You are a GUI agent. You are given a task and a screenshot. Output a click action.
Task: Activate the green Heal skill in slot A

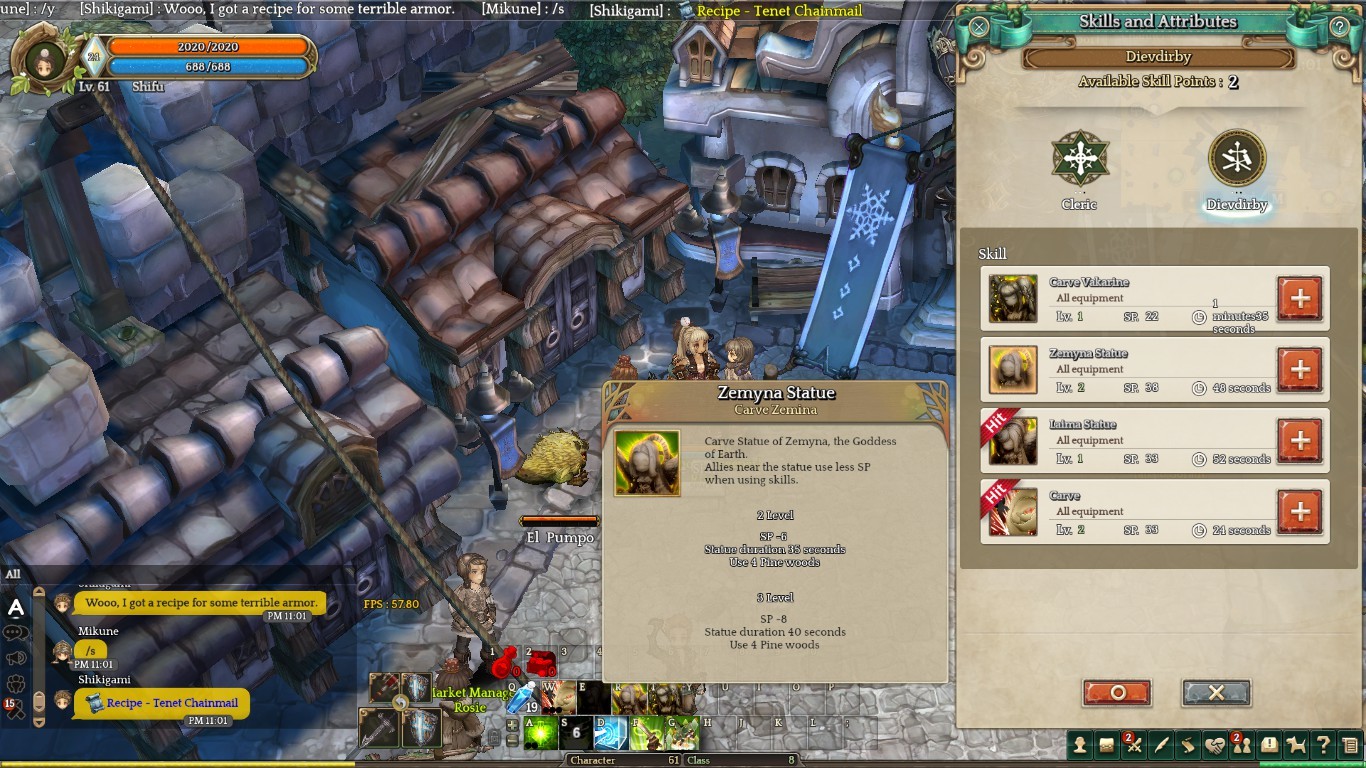click(541, 734)
